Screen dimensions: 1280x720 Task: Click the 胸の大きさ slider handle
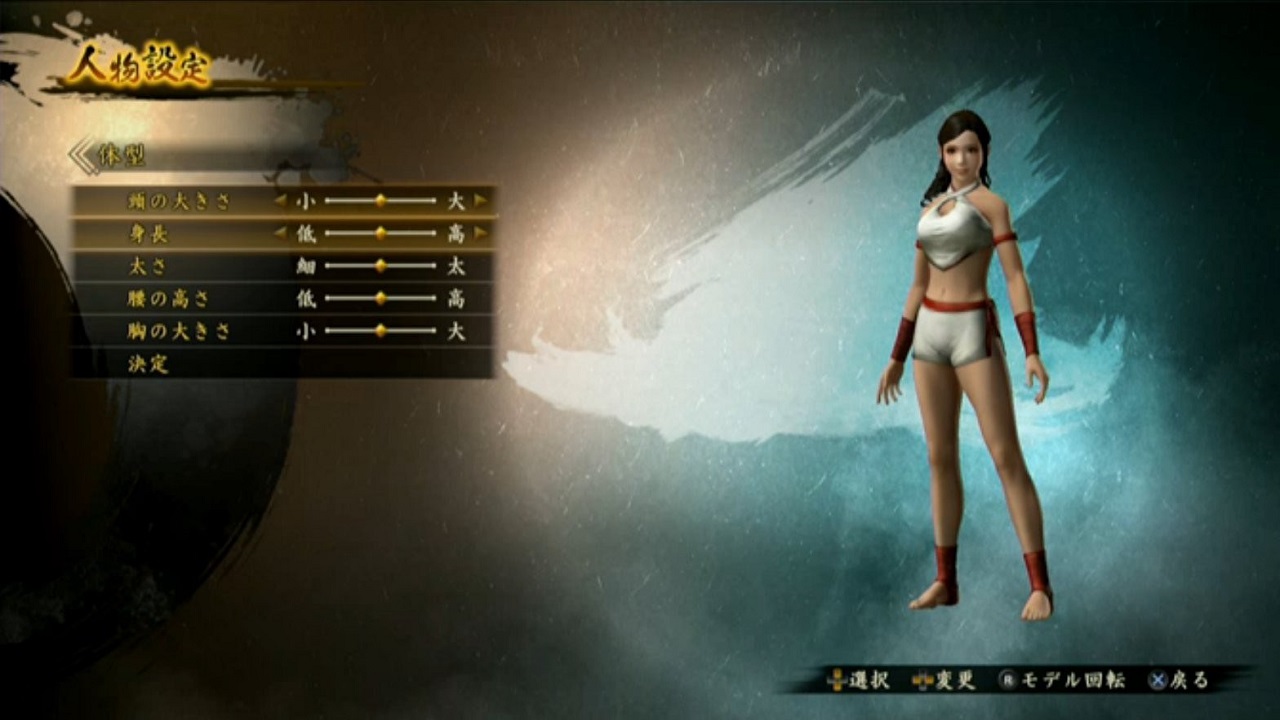pos(380,331)
